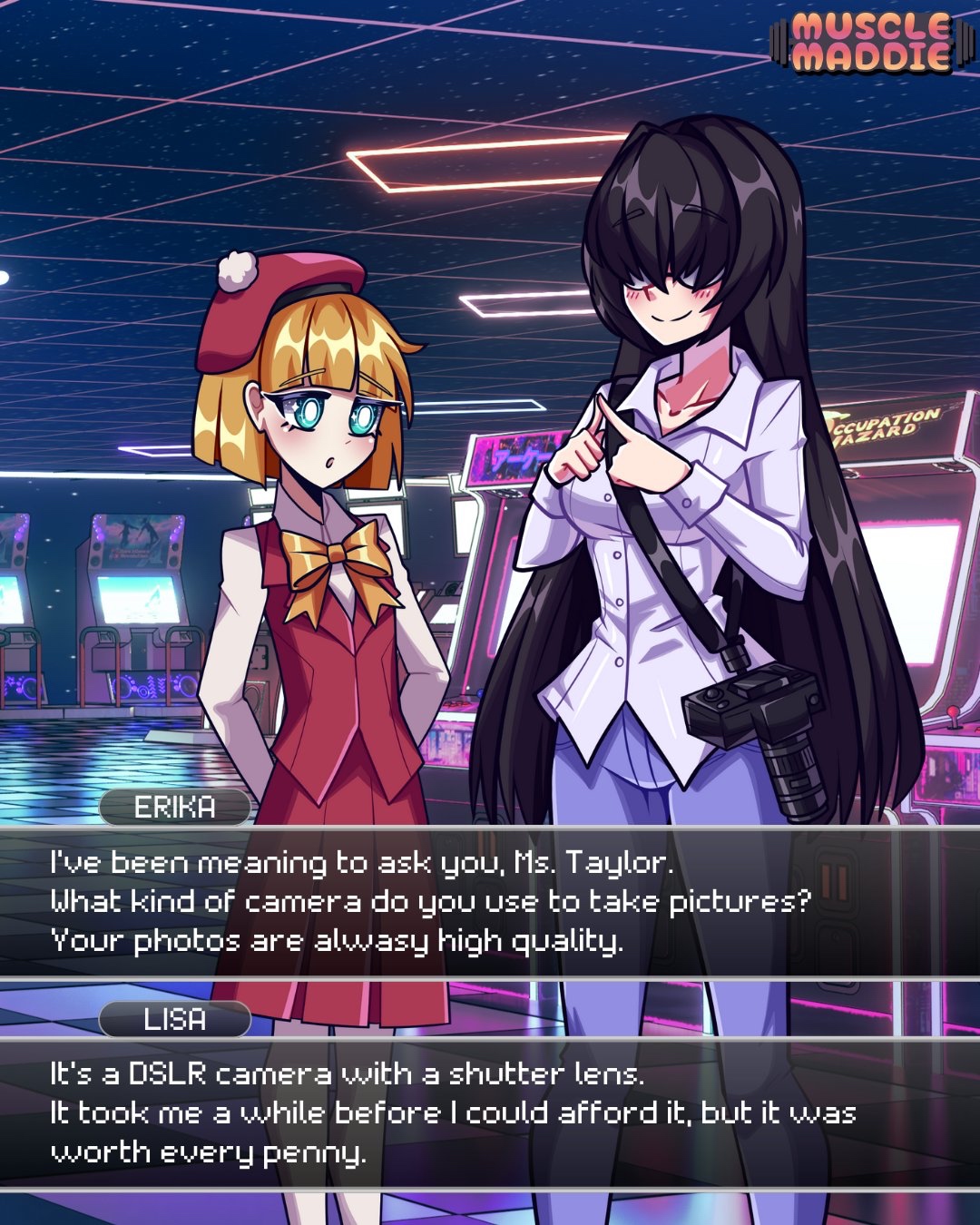Click the Muscle Maddie logo
Screen dimensions: 980x1225
[870, 42]
